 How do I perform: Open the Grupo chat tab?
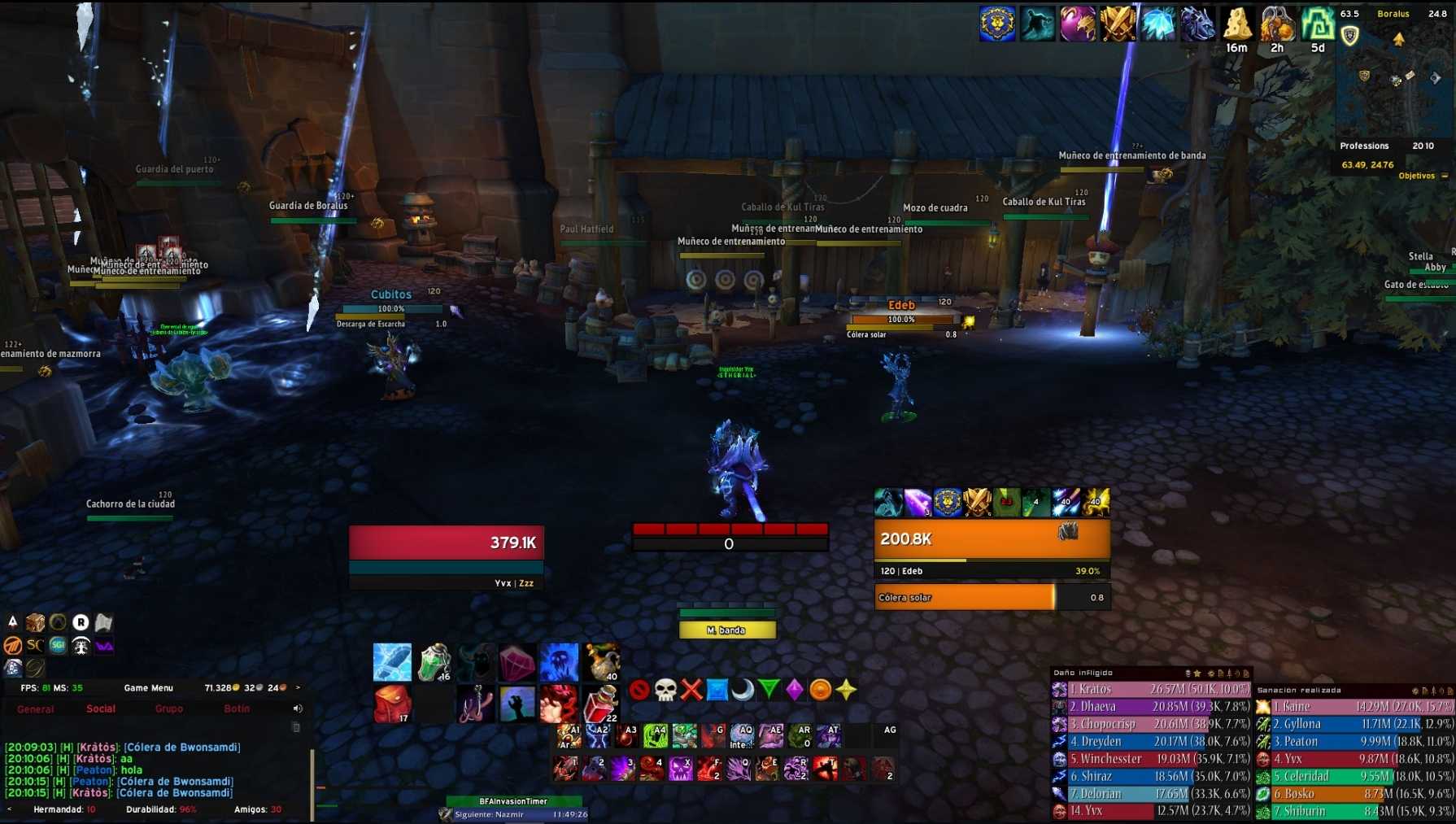[x=168, y=709]
